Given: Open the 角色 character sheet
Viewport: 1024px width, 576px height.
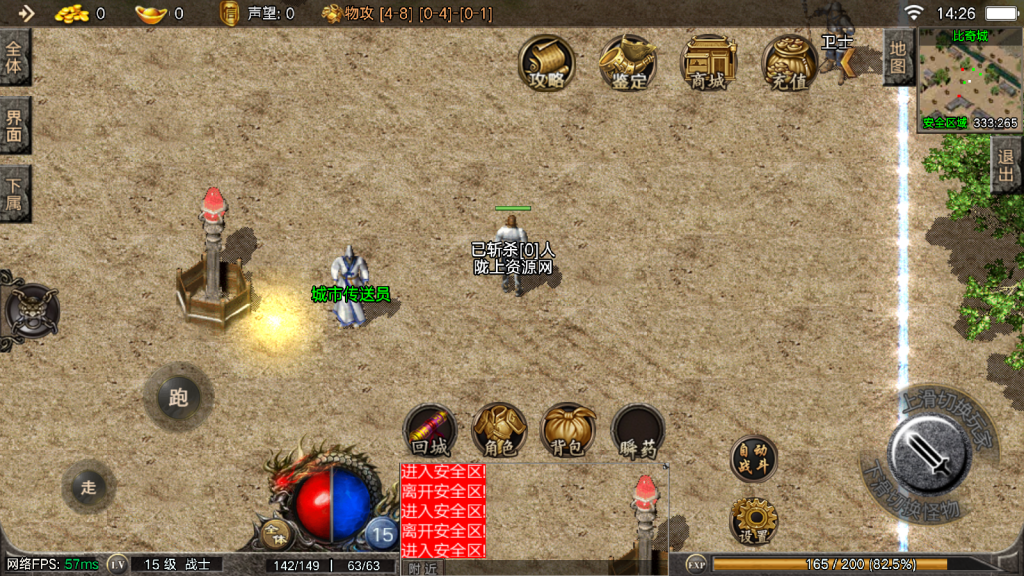Looking at the screenshot, I should coord(499,431).
